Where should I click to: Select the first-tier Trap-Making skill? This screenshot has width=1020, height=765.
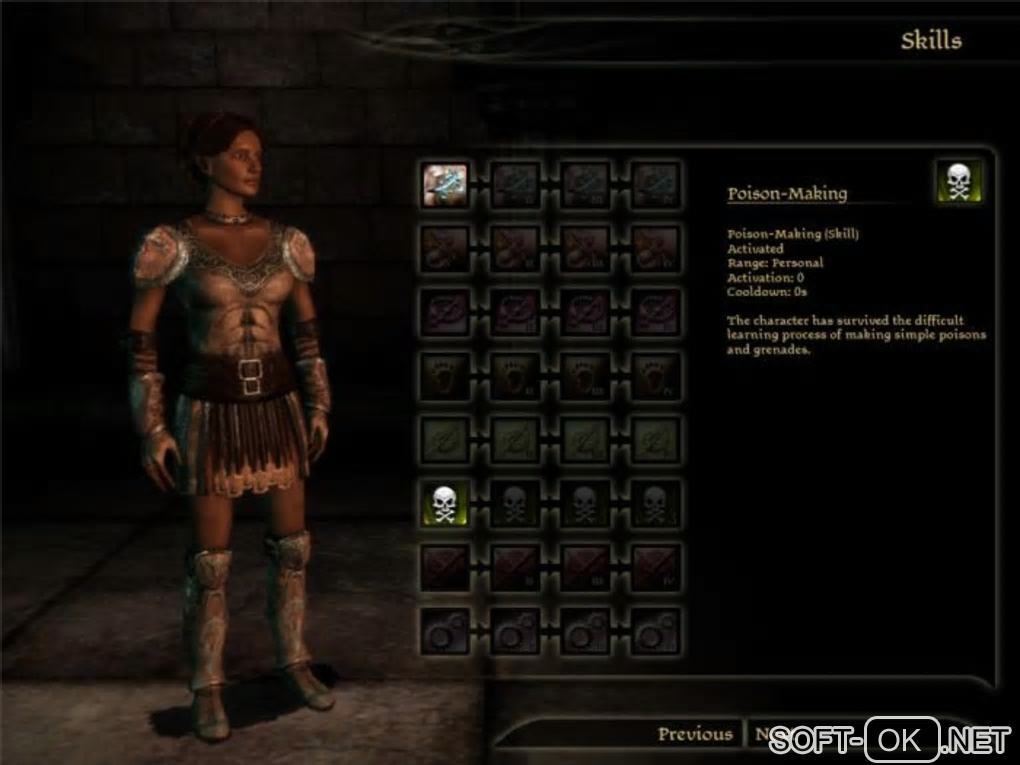pos(445,312)
